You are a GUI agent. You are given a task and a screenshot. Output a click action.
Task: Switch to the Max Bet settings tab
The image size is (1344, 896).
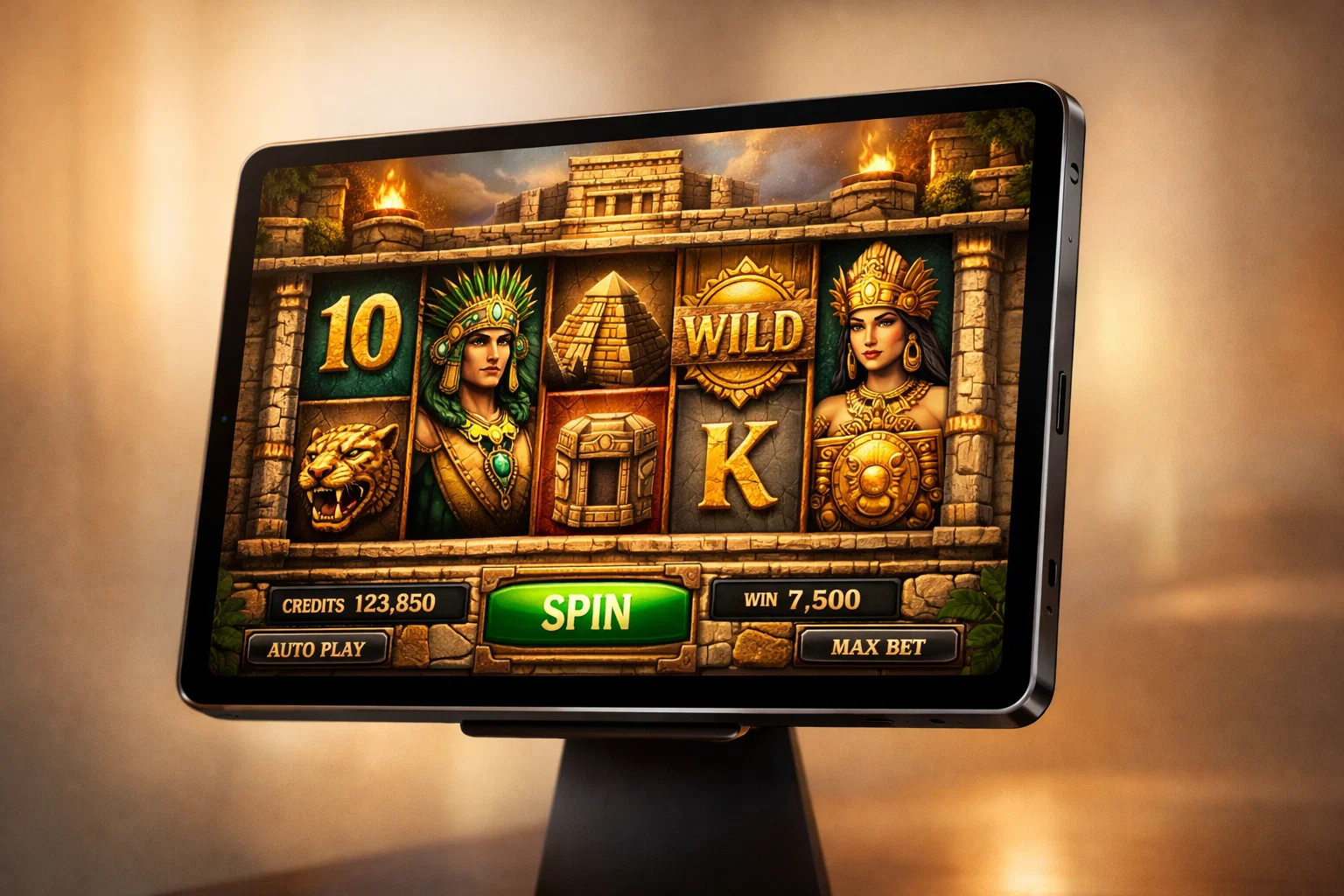click(x=876, y=645)
